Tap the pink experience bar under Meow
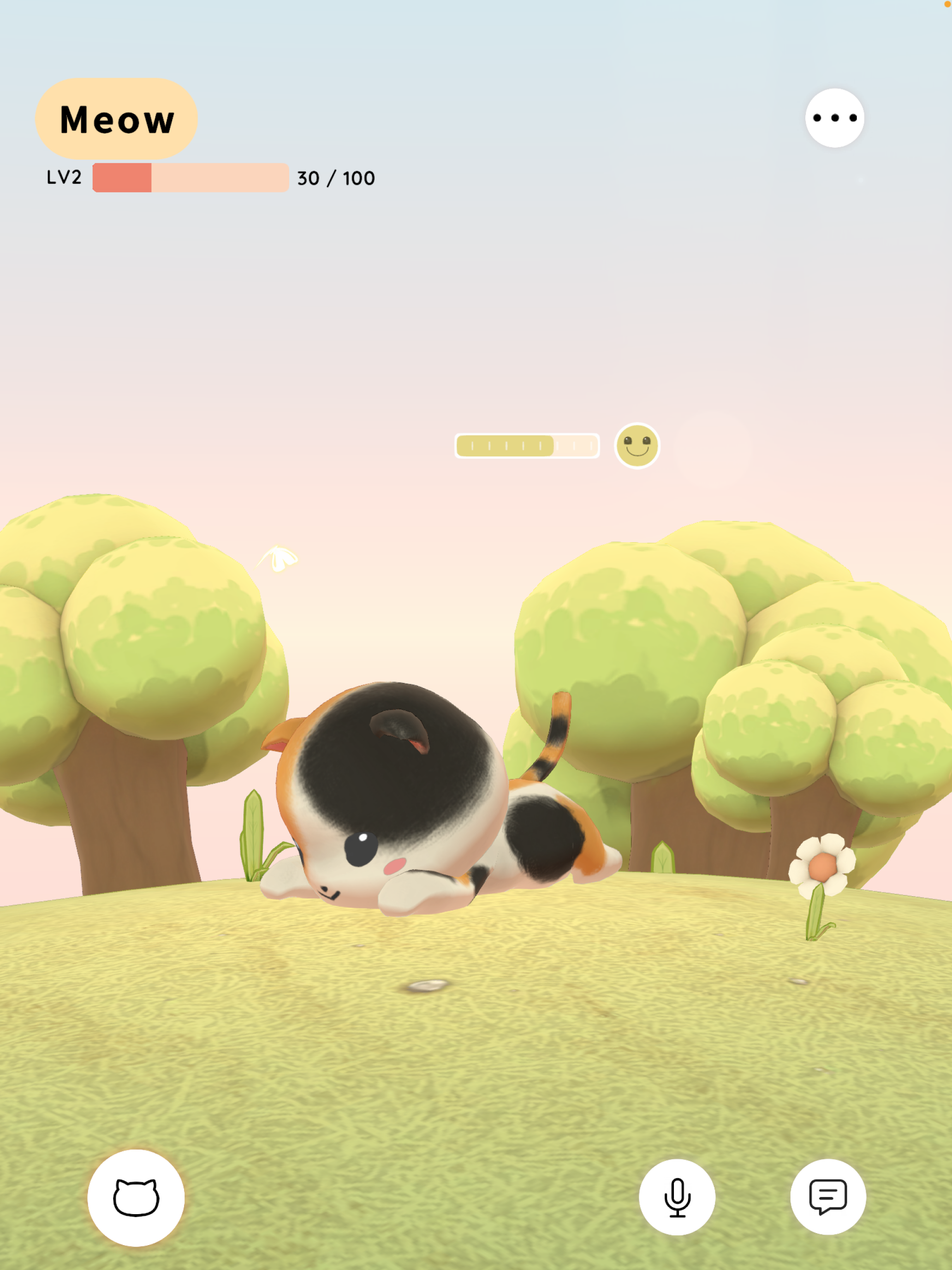 (190, 178)
